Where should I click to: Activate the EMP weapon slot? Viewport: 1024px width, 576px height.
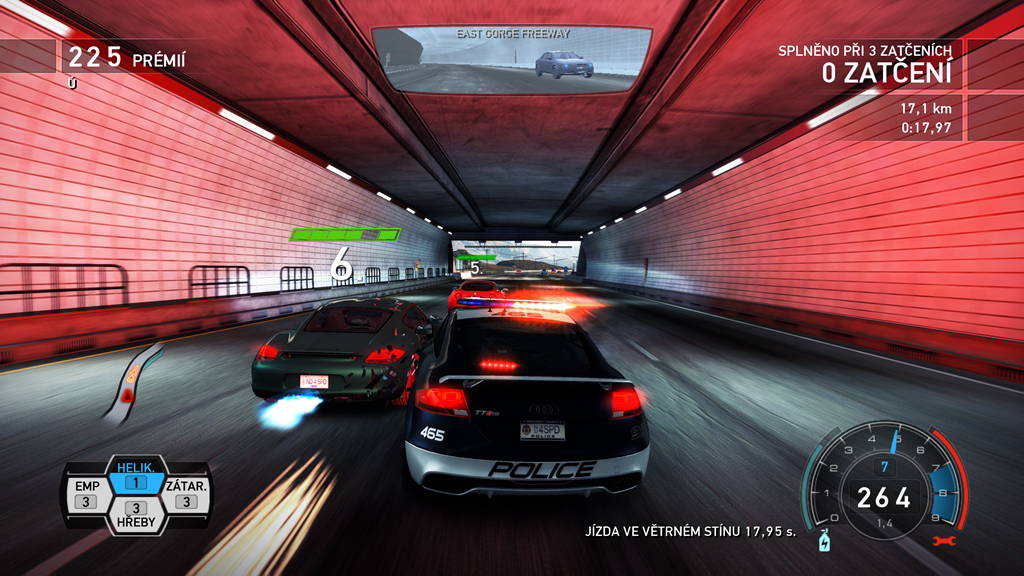pos(85,493)
